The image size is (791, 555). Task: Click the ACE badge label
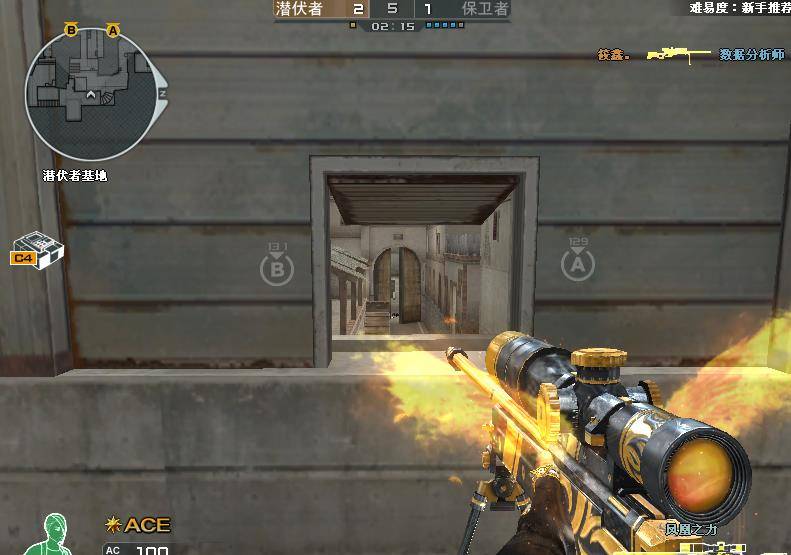(x=139, y=525)
